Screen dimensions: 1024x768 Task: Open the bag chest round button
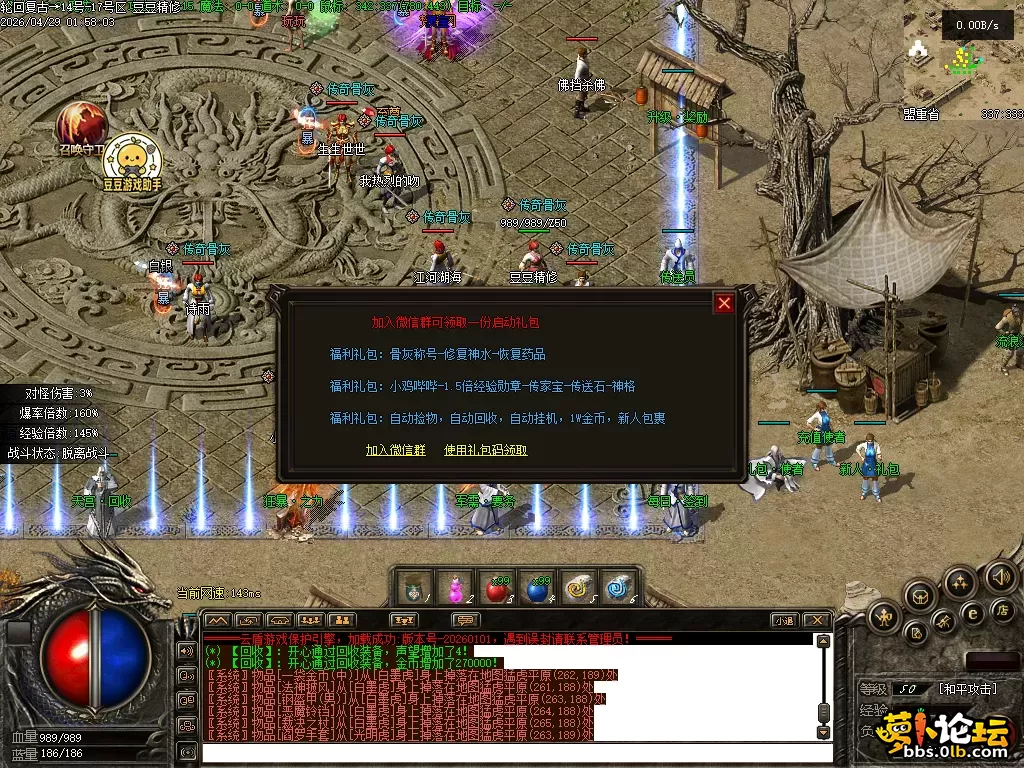[921, 596]
